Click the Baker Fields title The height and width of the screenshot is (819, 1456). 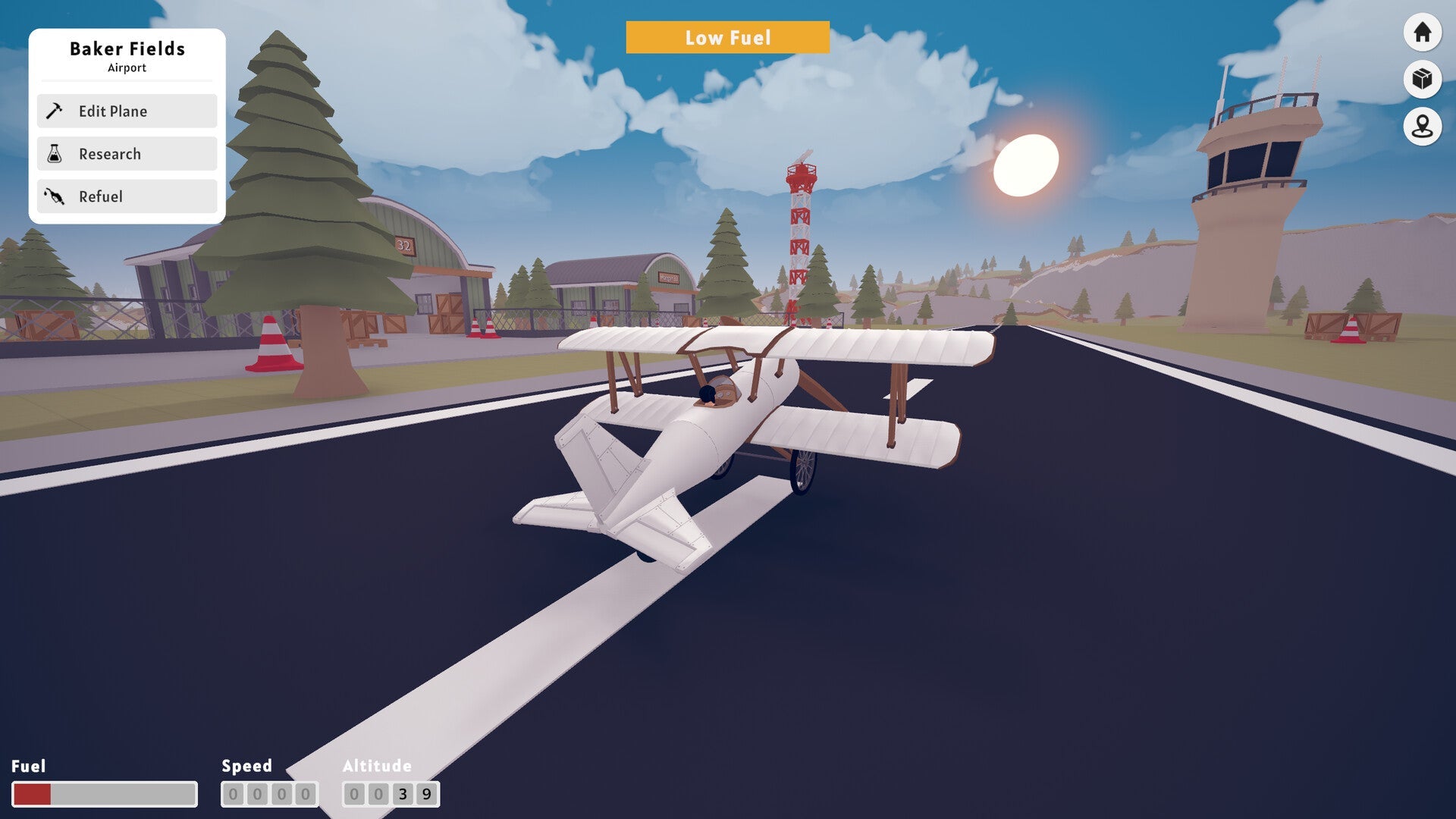(127, 48)
